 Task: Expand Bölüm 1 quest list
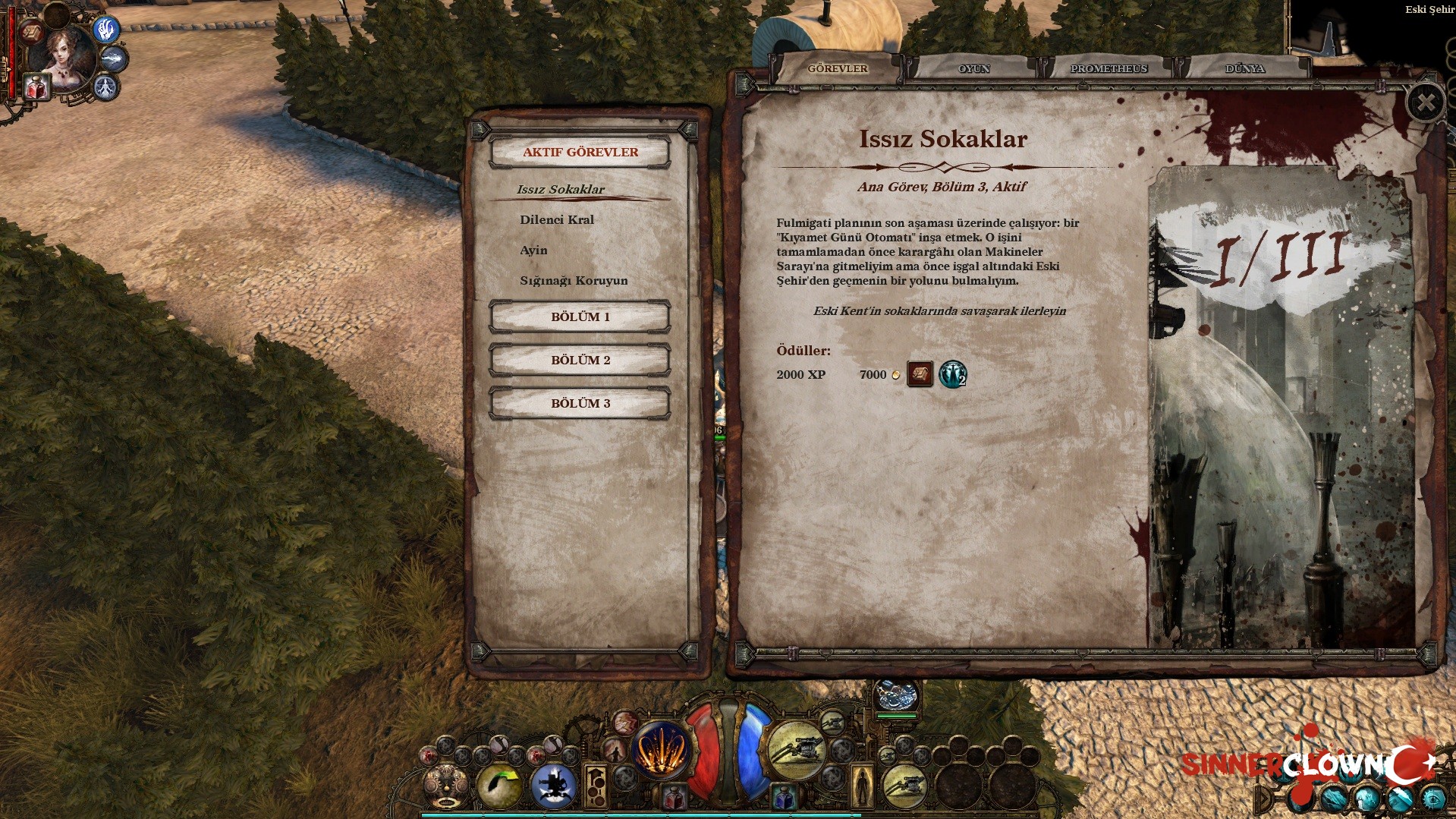tap(580, 317)
